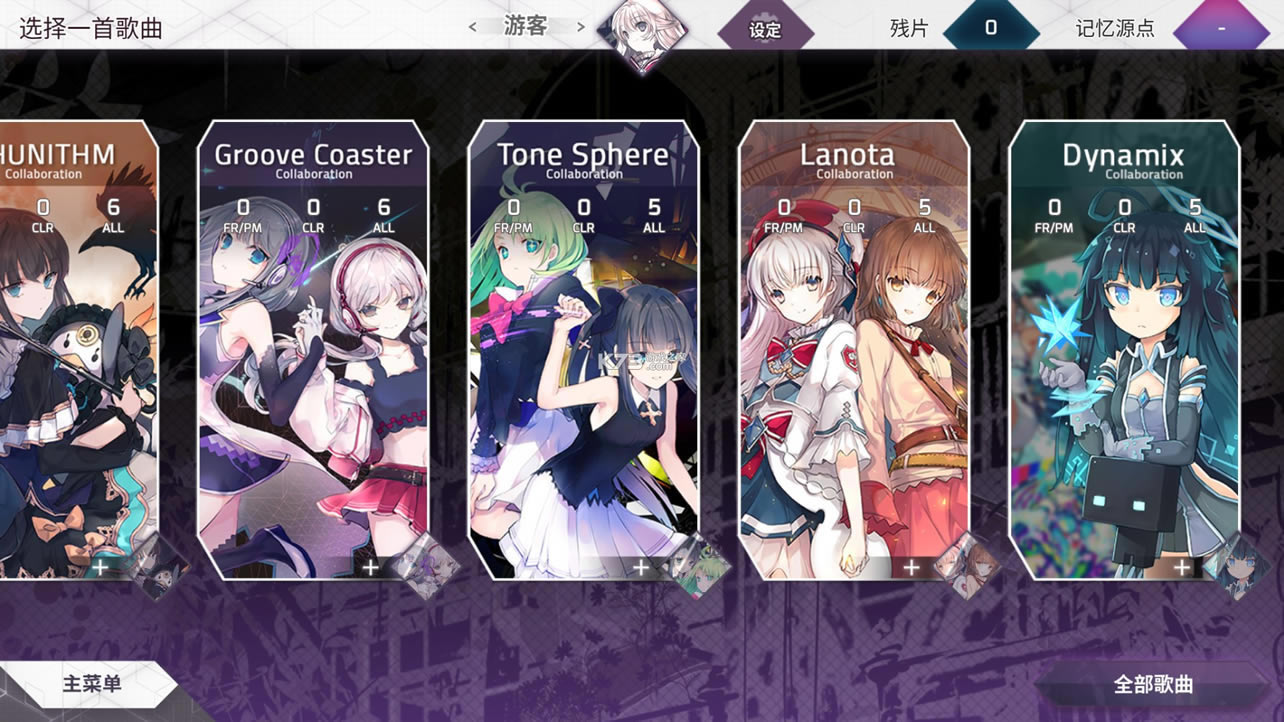
Task: Click the 游客 player name label
Action: pyautogui.click(x=524, y=27)
